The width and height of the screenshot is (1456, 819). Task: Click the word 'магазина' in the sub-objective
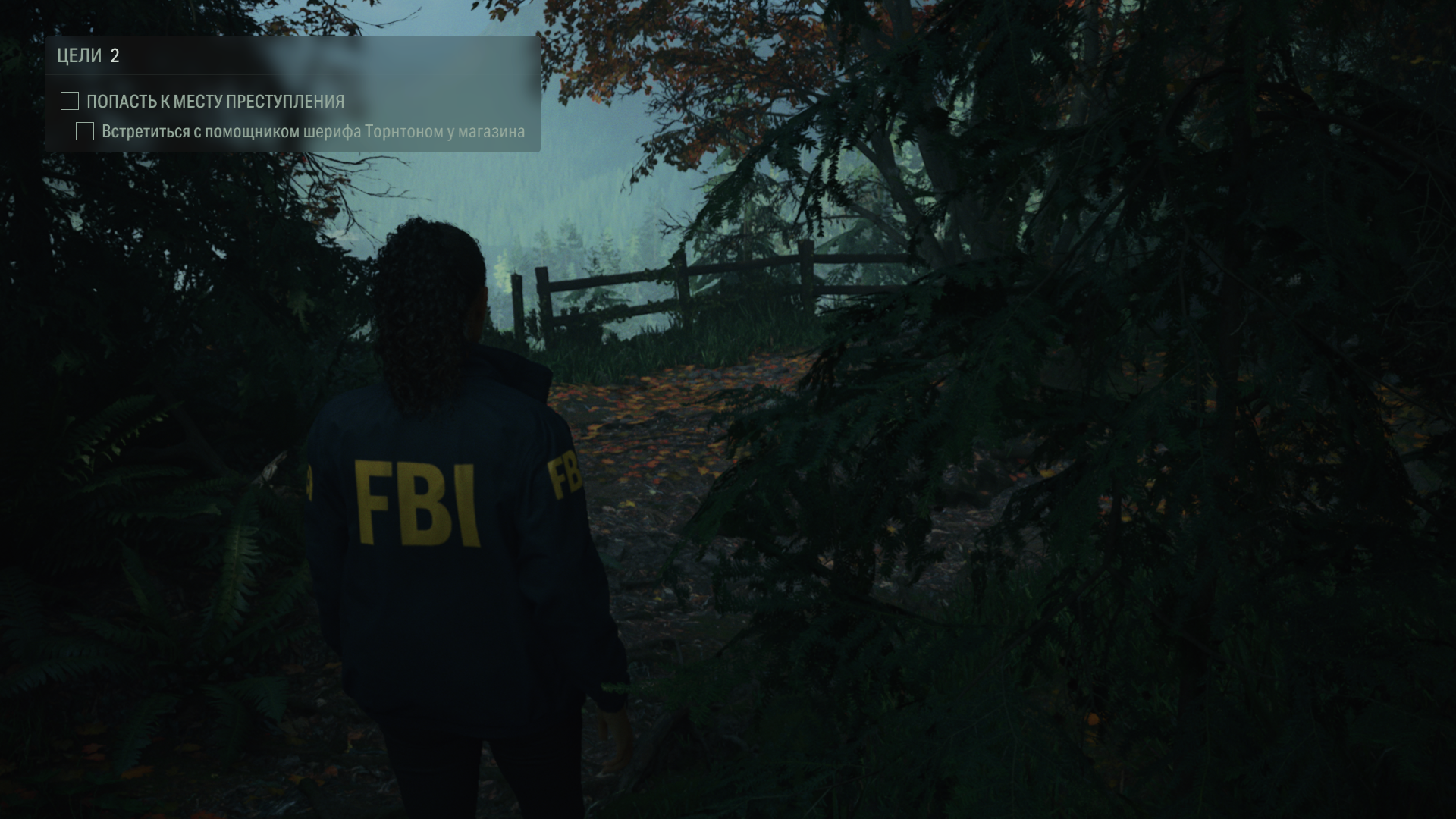tap(491, 132)
